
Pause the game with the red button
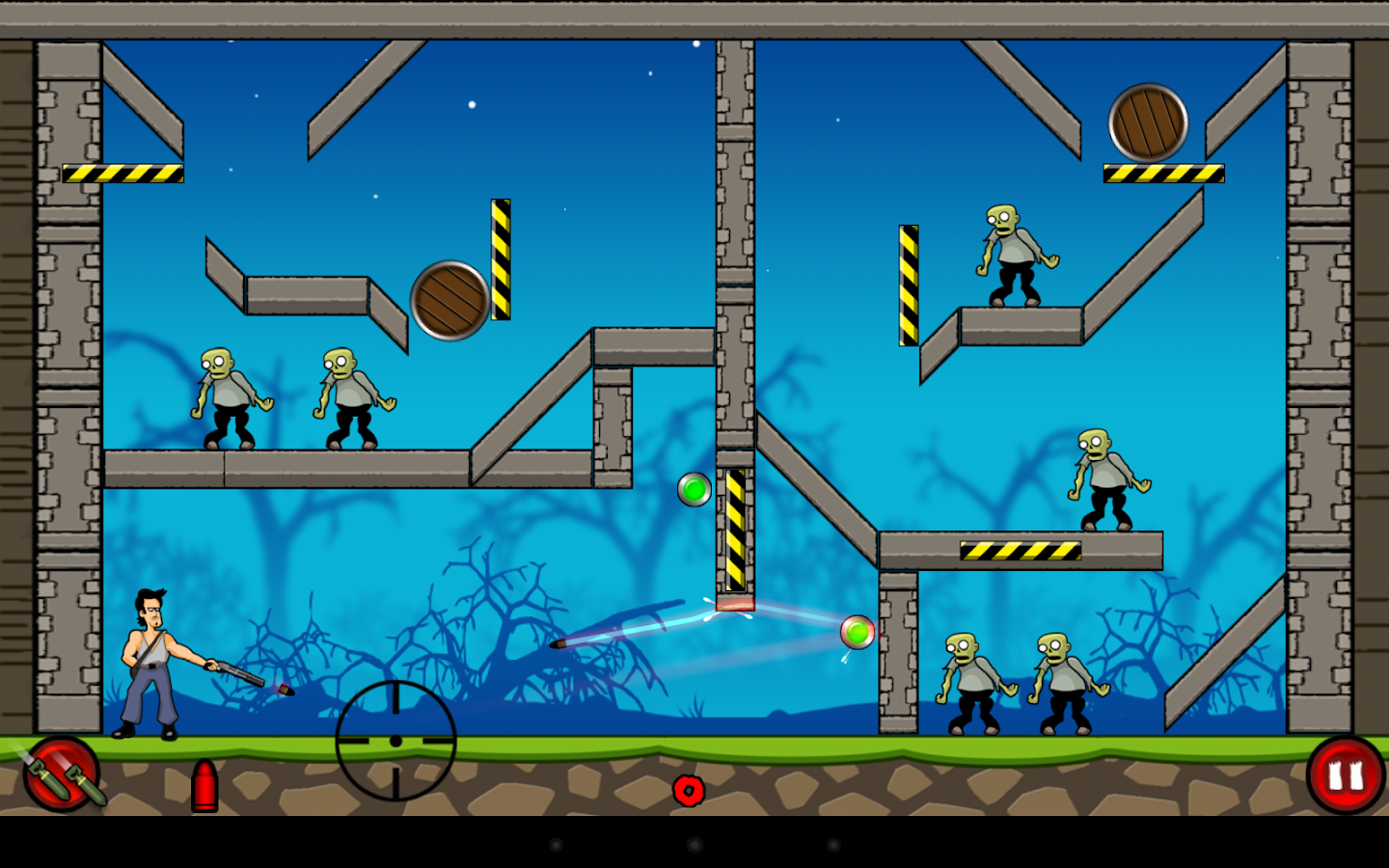(x=1346, y=775)
